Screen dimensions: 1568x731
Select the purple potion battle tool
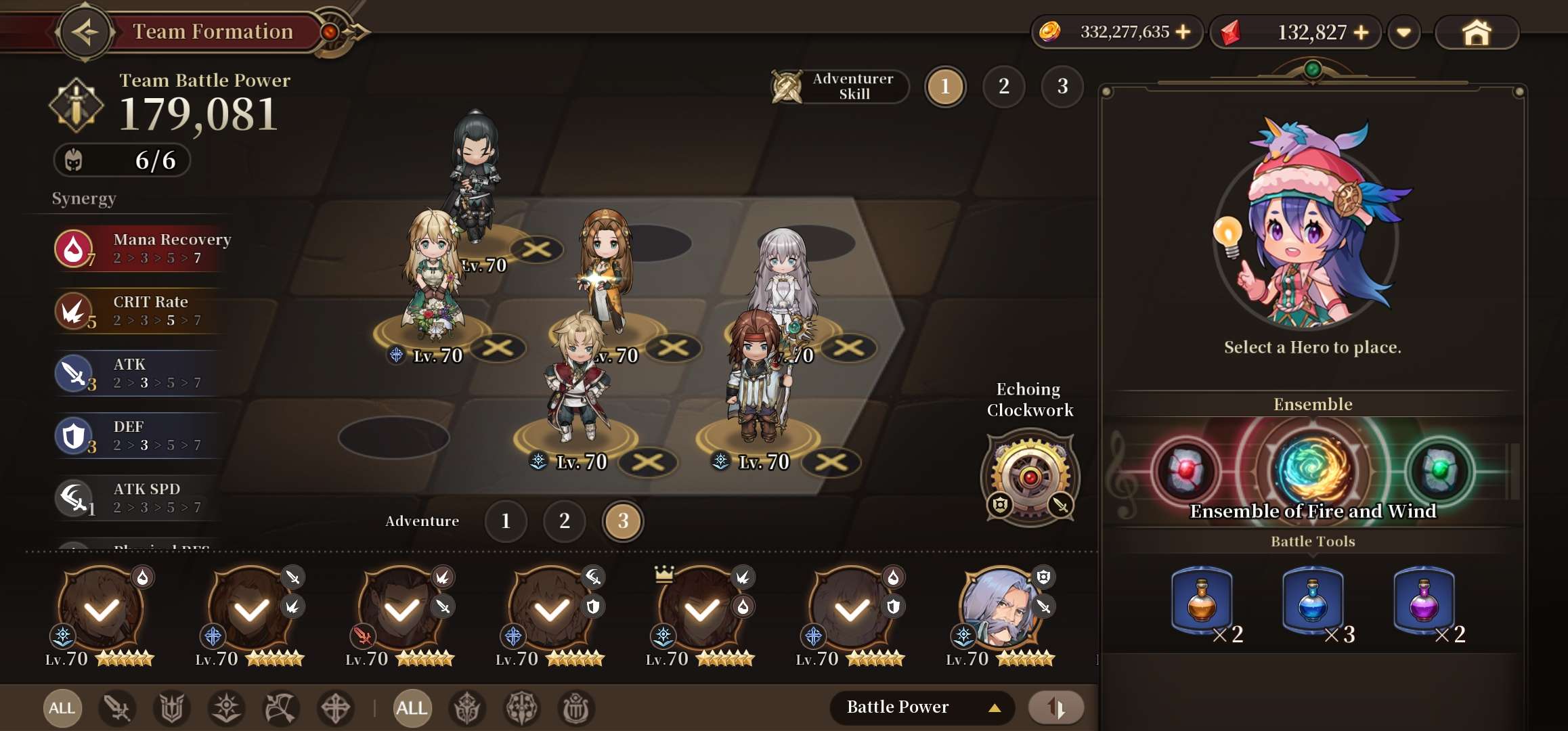click(1423, 600)
